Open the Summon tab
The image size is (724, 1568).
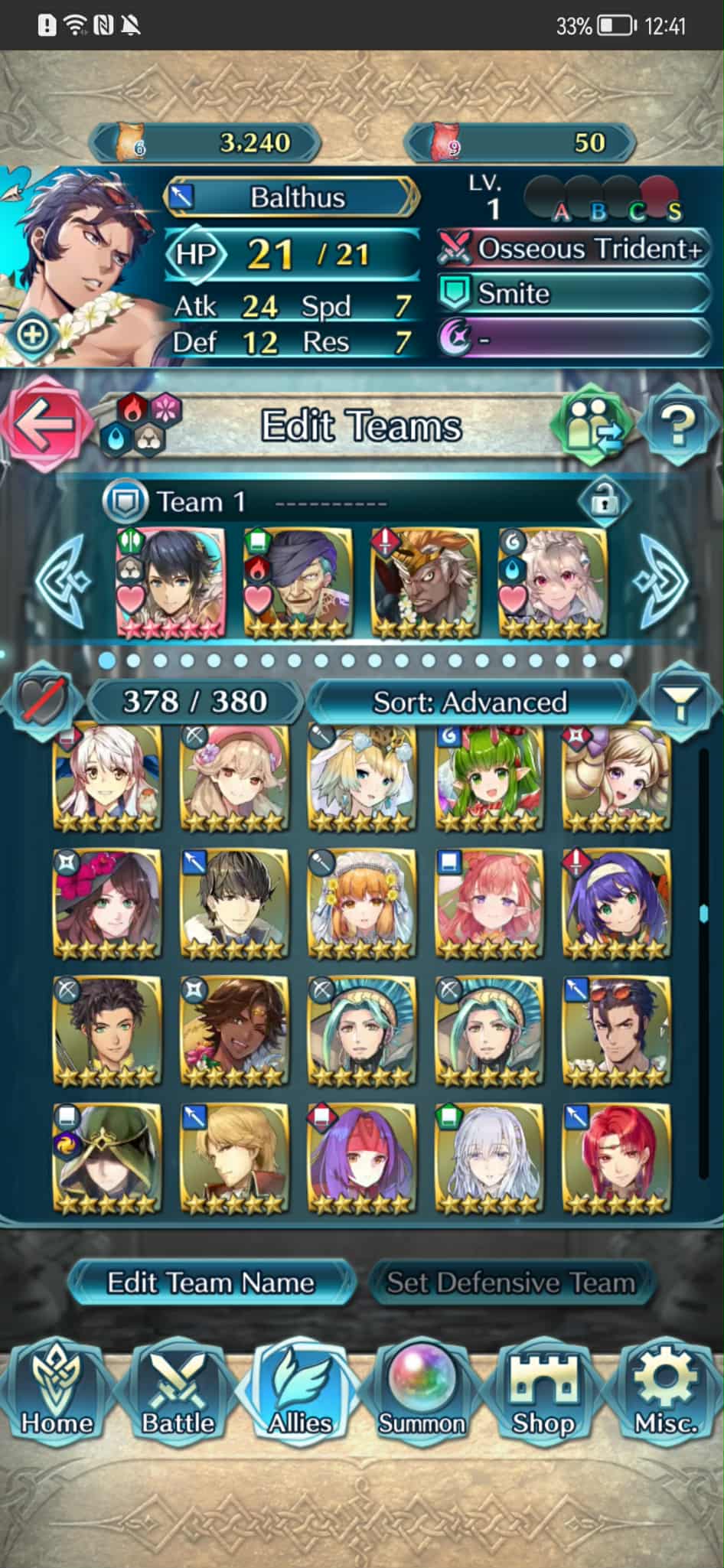coord(422,1394)
